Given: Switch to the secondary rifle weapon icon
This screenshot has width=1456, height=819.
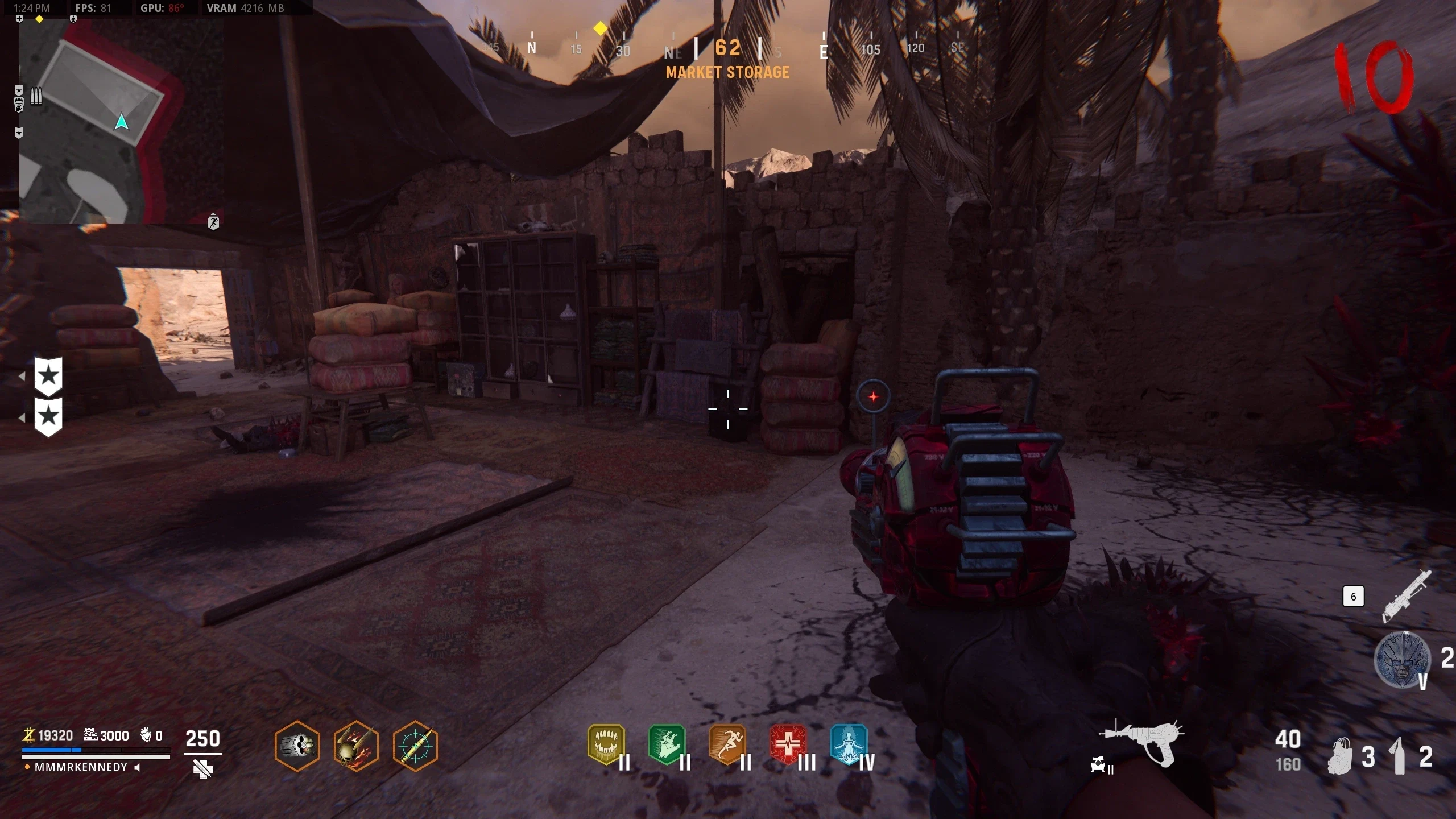Looking at the screenshot, I should [x=1407, y=596].
